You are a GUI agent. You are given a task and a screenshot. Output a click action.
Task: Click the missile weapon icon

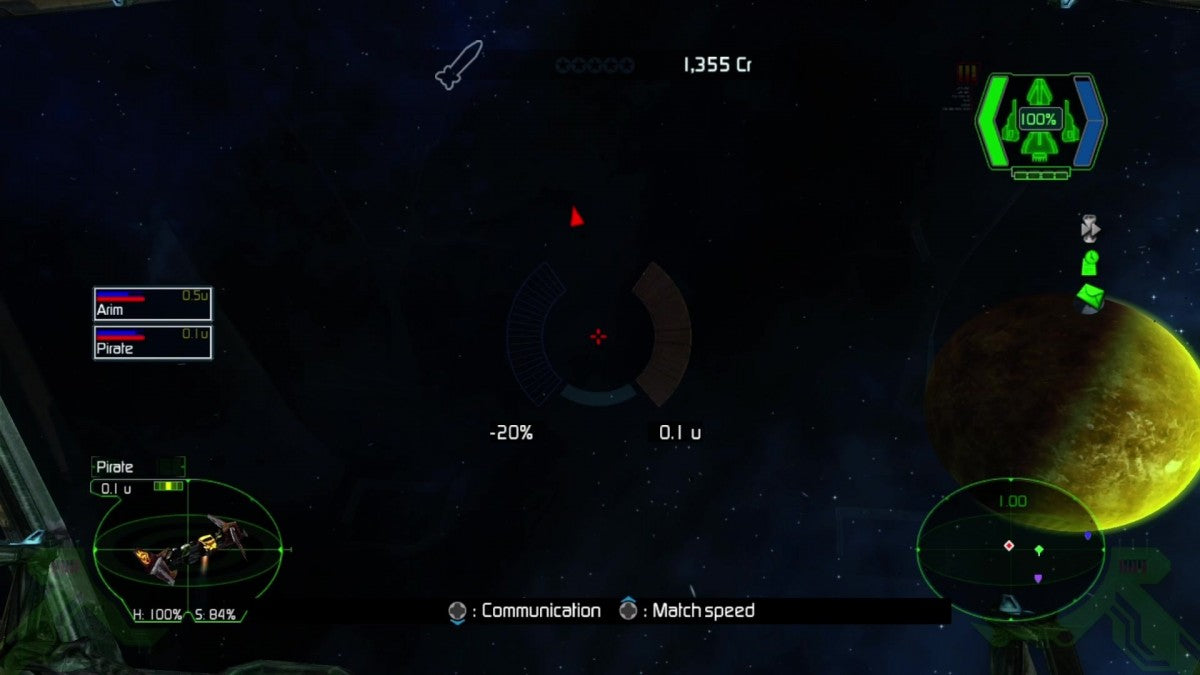click(x=459, y=63)
